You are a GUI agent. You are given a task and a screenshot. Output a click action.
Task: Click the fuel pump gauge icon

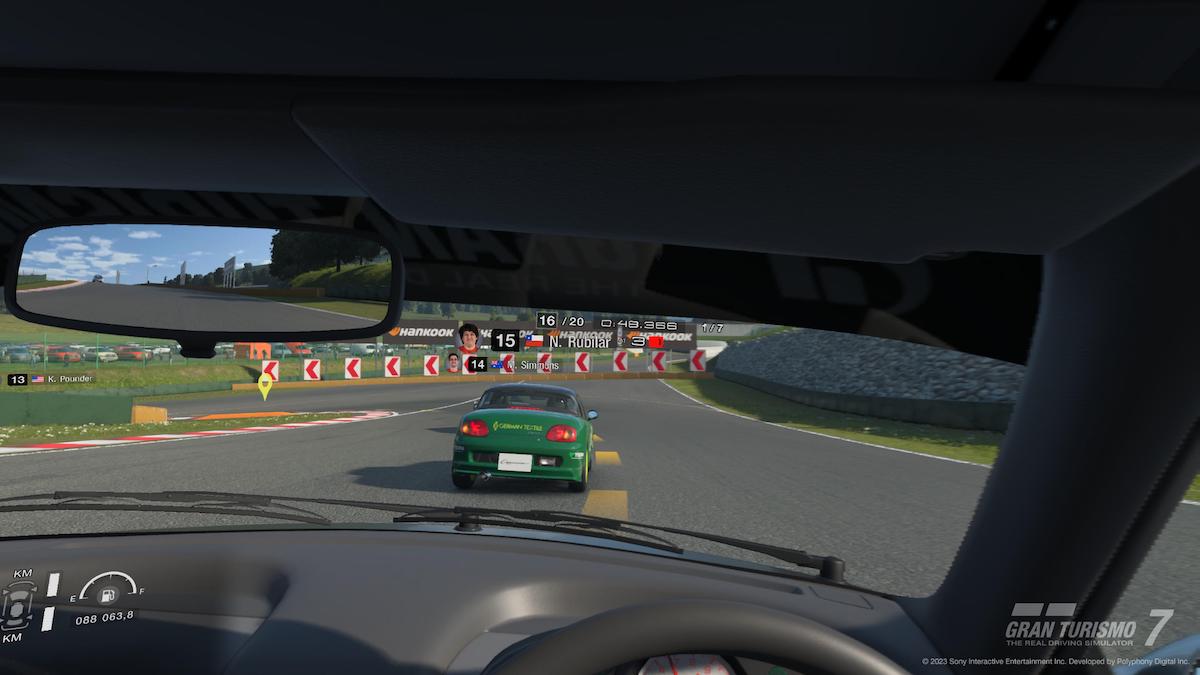(x=107, y=592)
